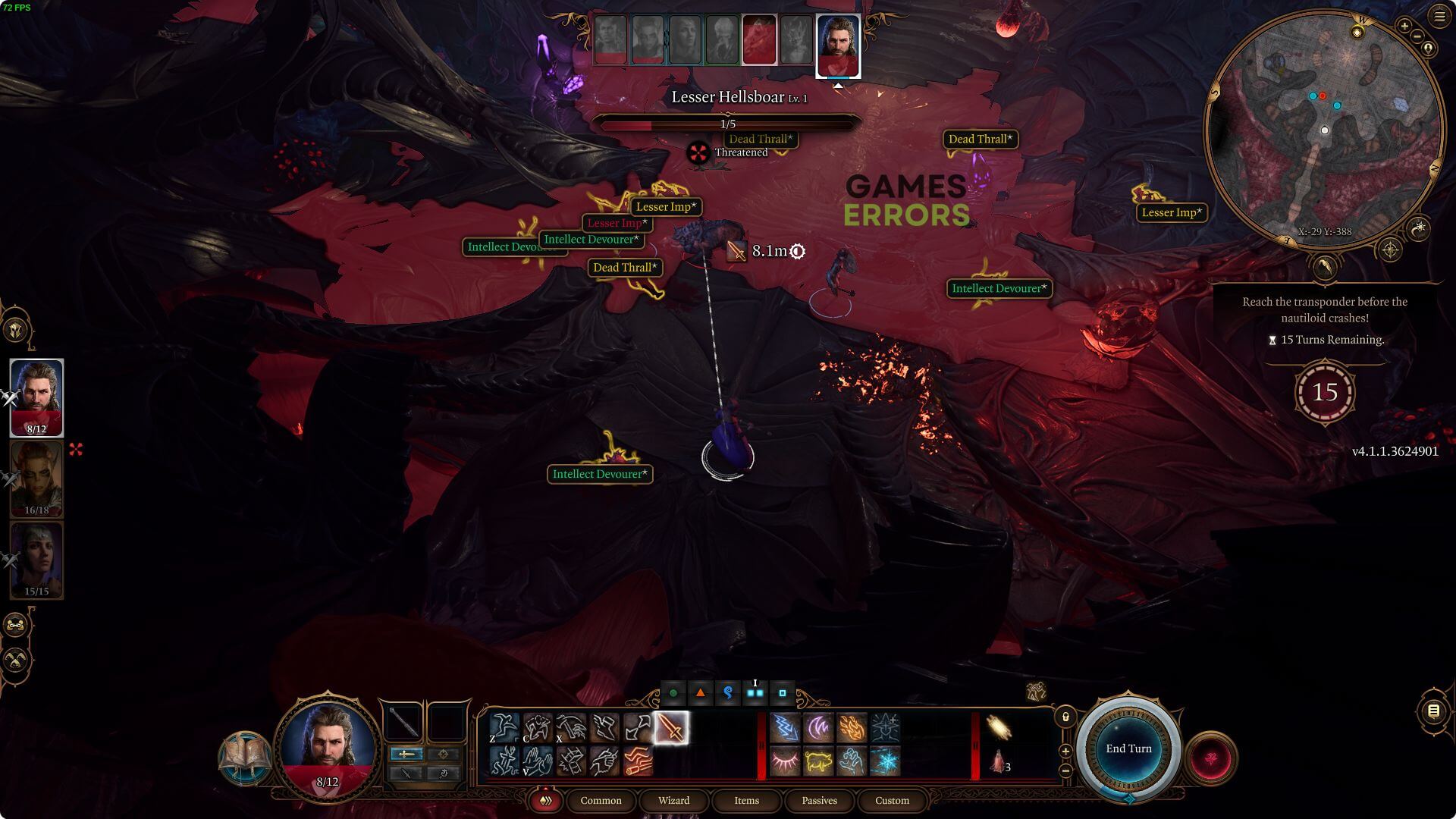The image size is (1456, 819).
Task: Open the main menu hamburger button
Action: (1439, 17)
